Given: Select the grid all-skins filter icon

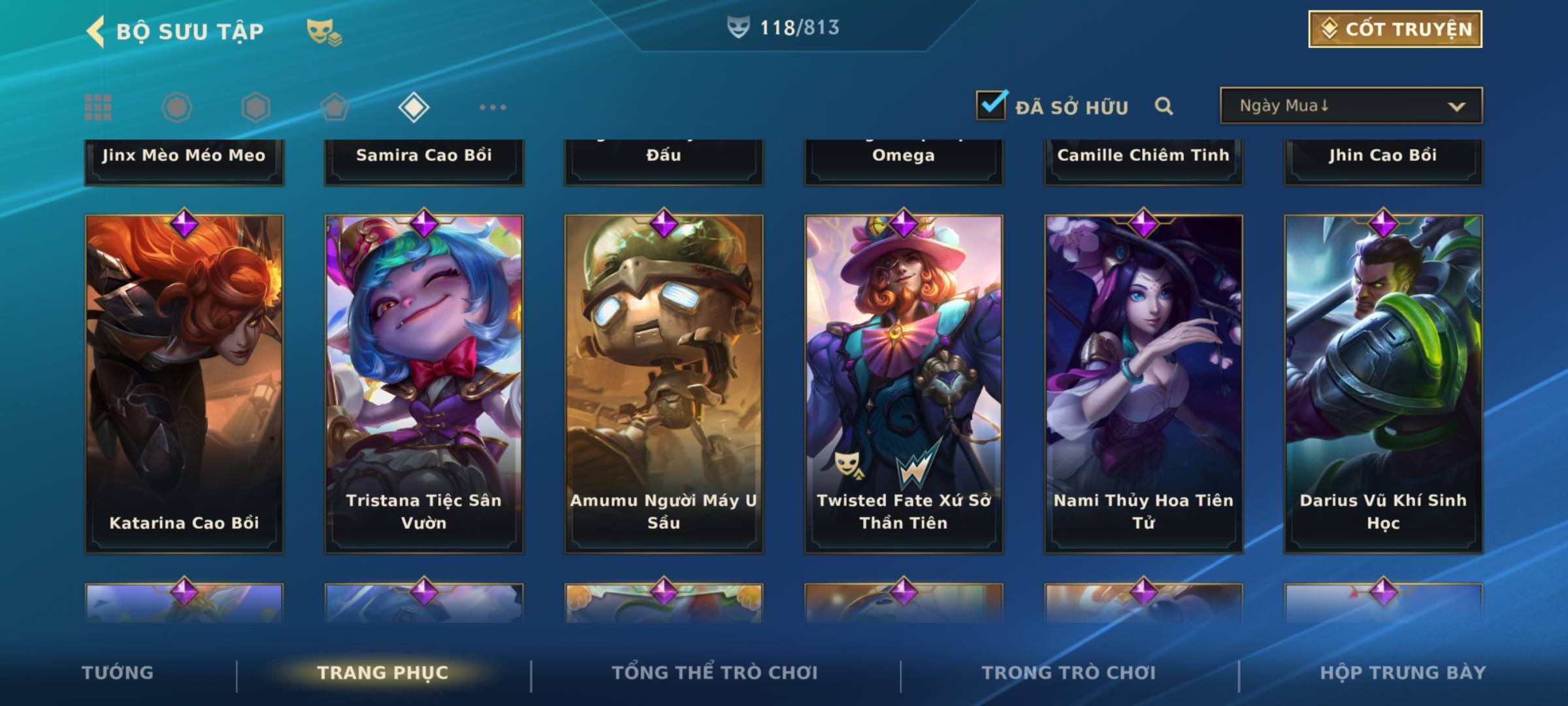Looking at the screenshot, I should click(x=98, y=107).
